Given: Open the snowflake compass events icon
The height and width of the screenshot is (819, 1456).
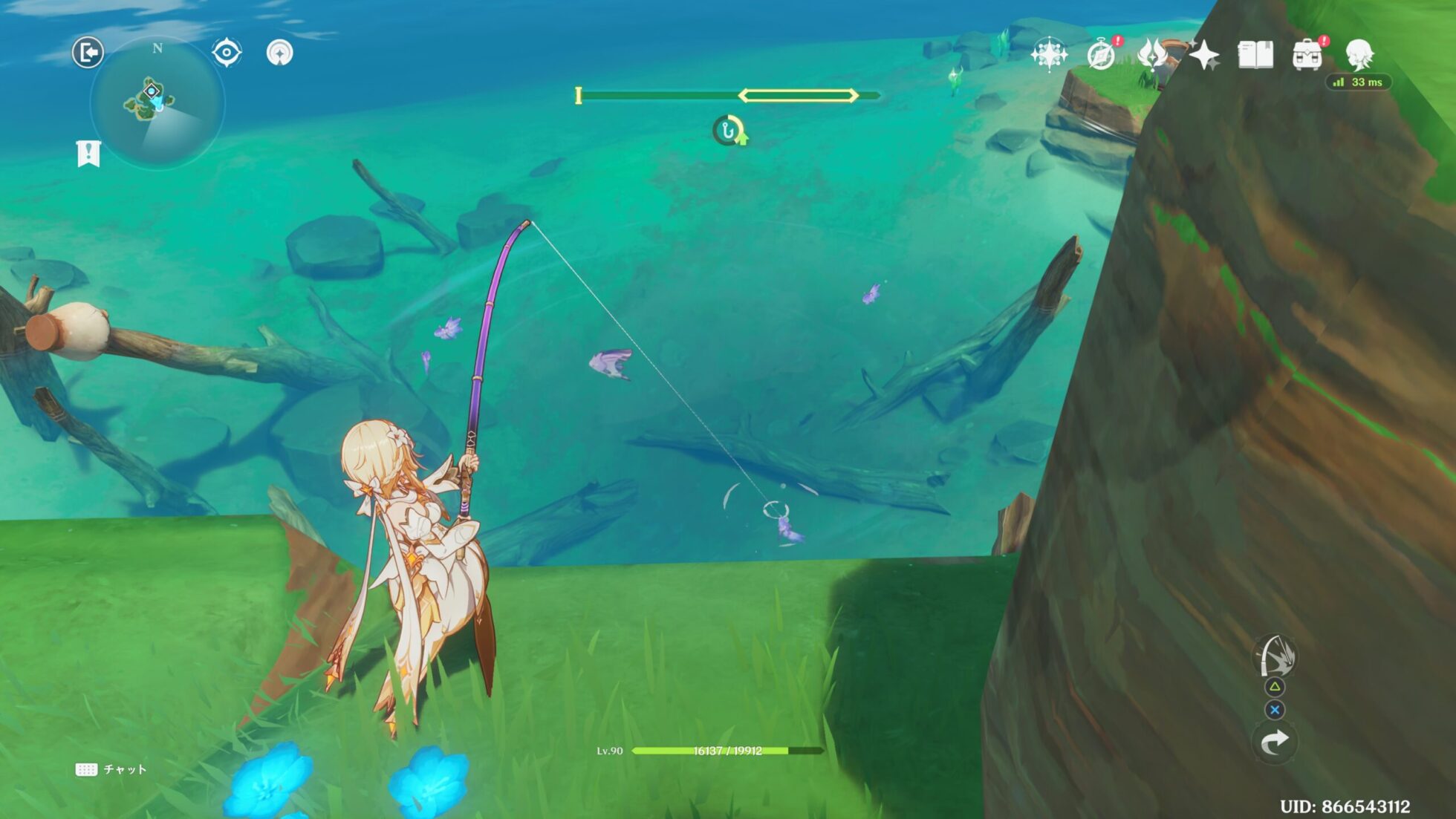Looking at the screenshot, I should (1049, 54).
